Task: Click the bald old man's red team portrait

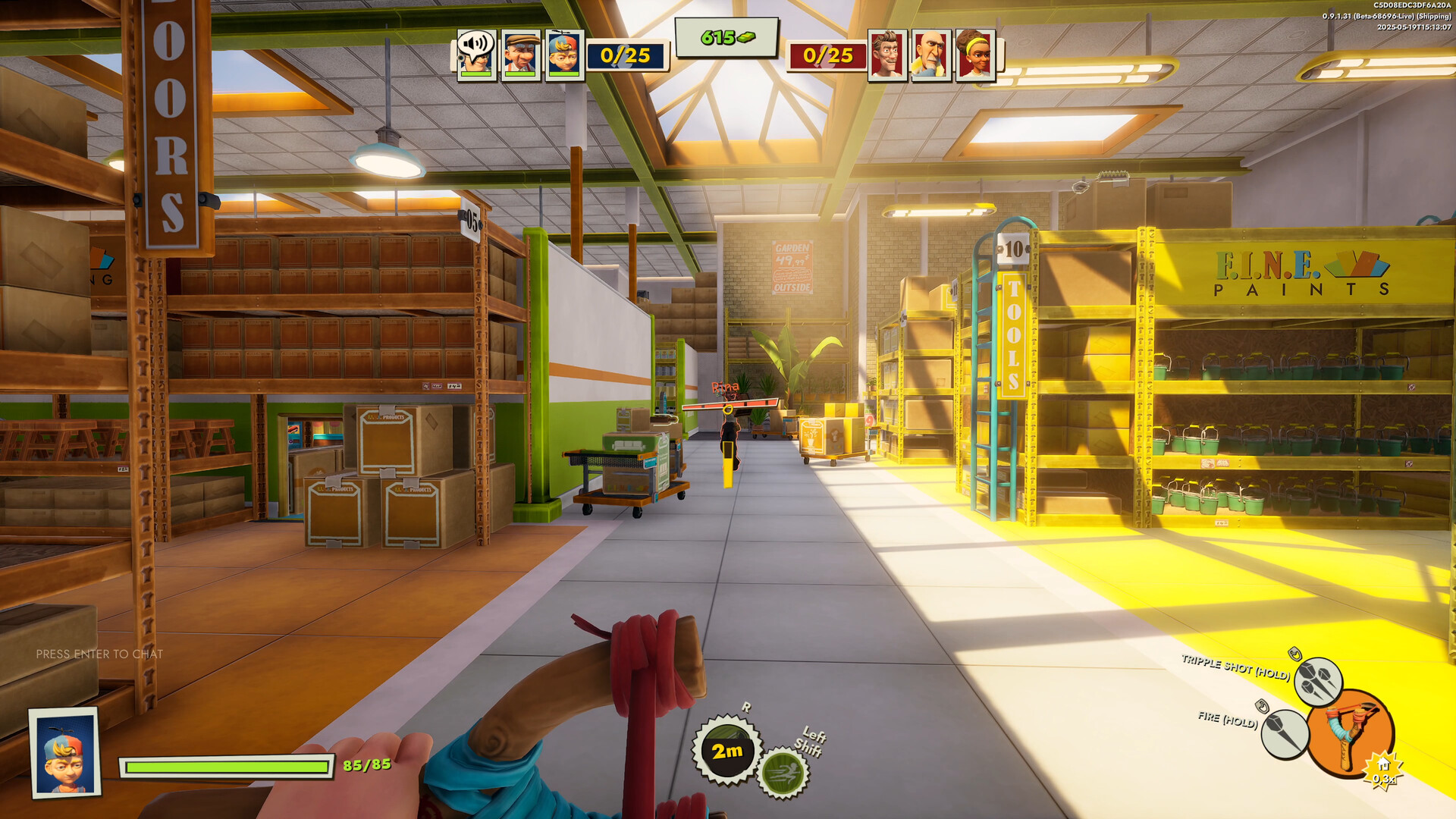Action: pyautogui.click(x=930, y=55)
